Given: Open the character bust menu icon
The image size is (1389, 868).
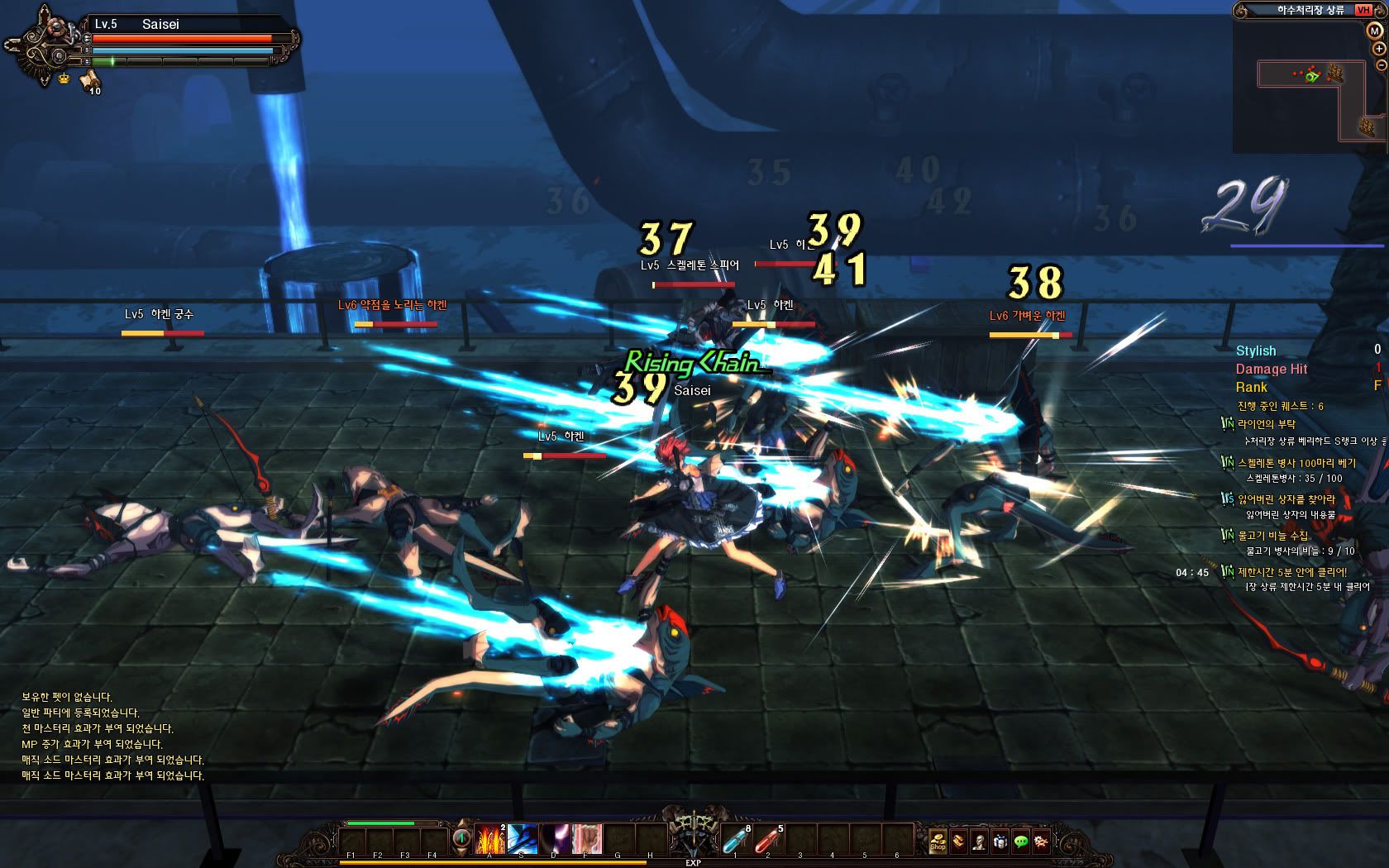Looking at the screenshot, I should 980,841.
